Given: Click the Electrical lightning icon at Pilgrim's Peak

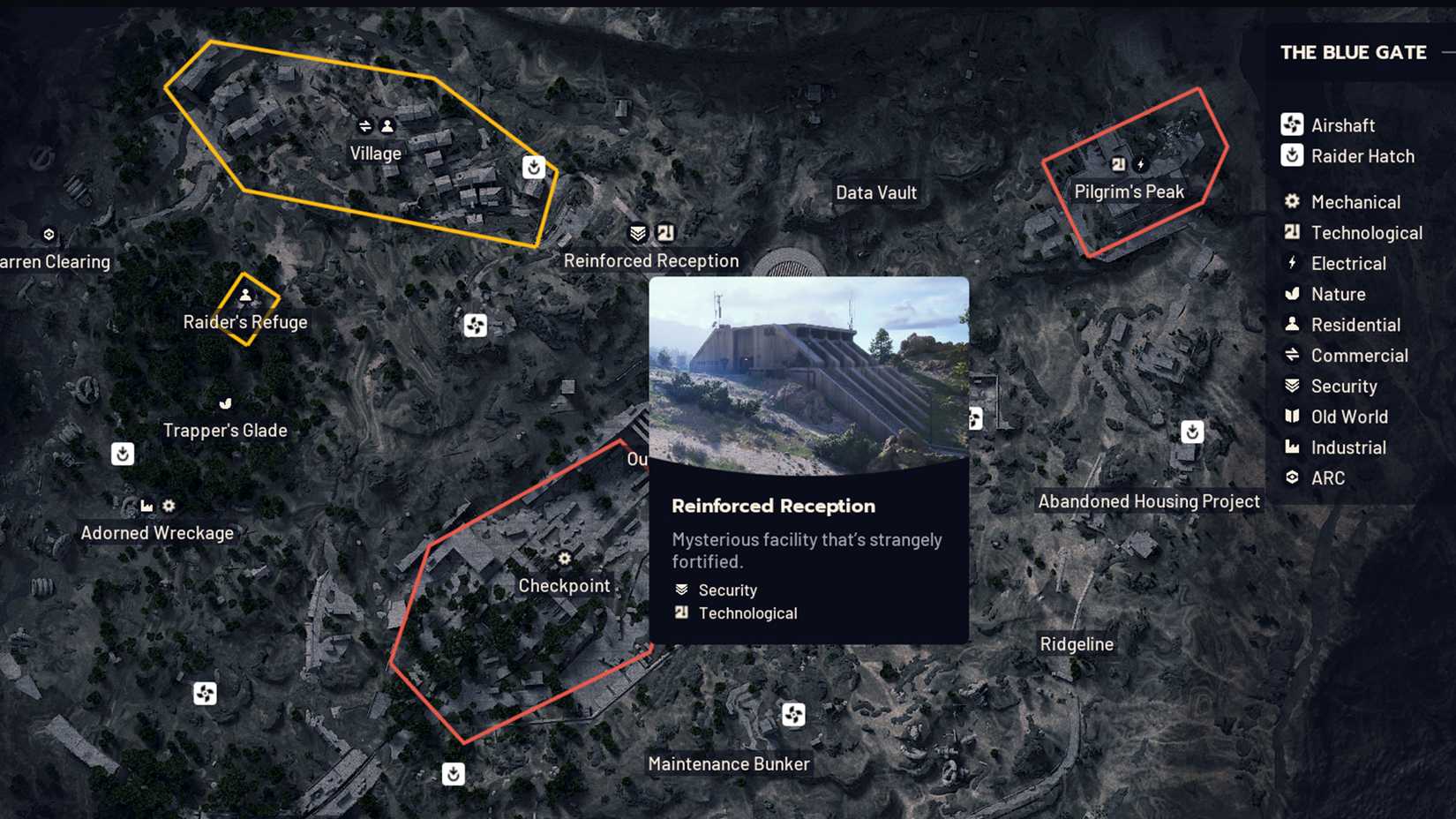Looking at the screenshot, I should 1140,162.
